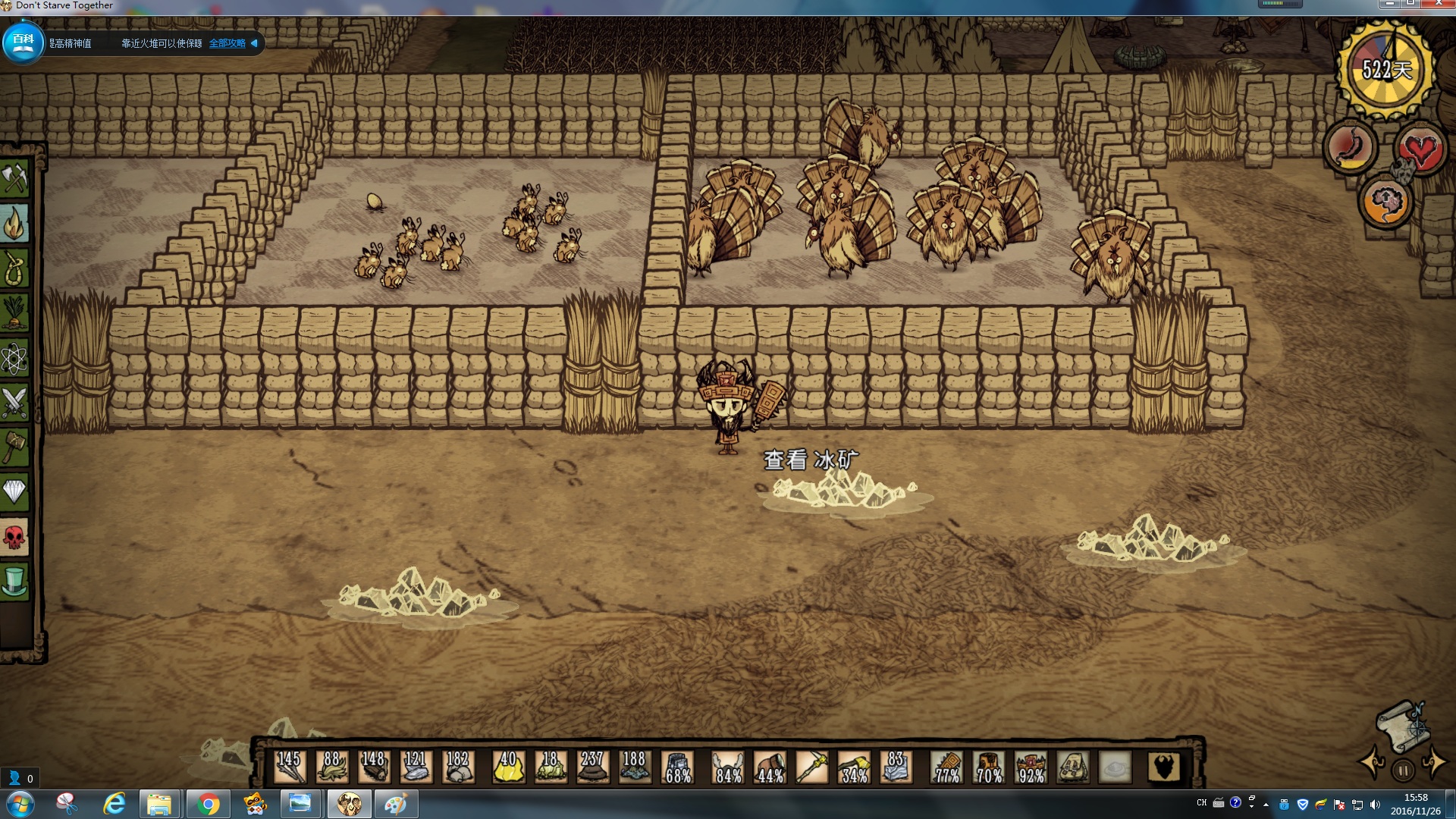Screen dimensions: 1456x819
Task: Open Chrome from the Windows taskbar
Action: [x=207, y=804]
